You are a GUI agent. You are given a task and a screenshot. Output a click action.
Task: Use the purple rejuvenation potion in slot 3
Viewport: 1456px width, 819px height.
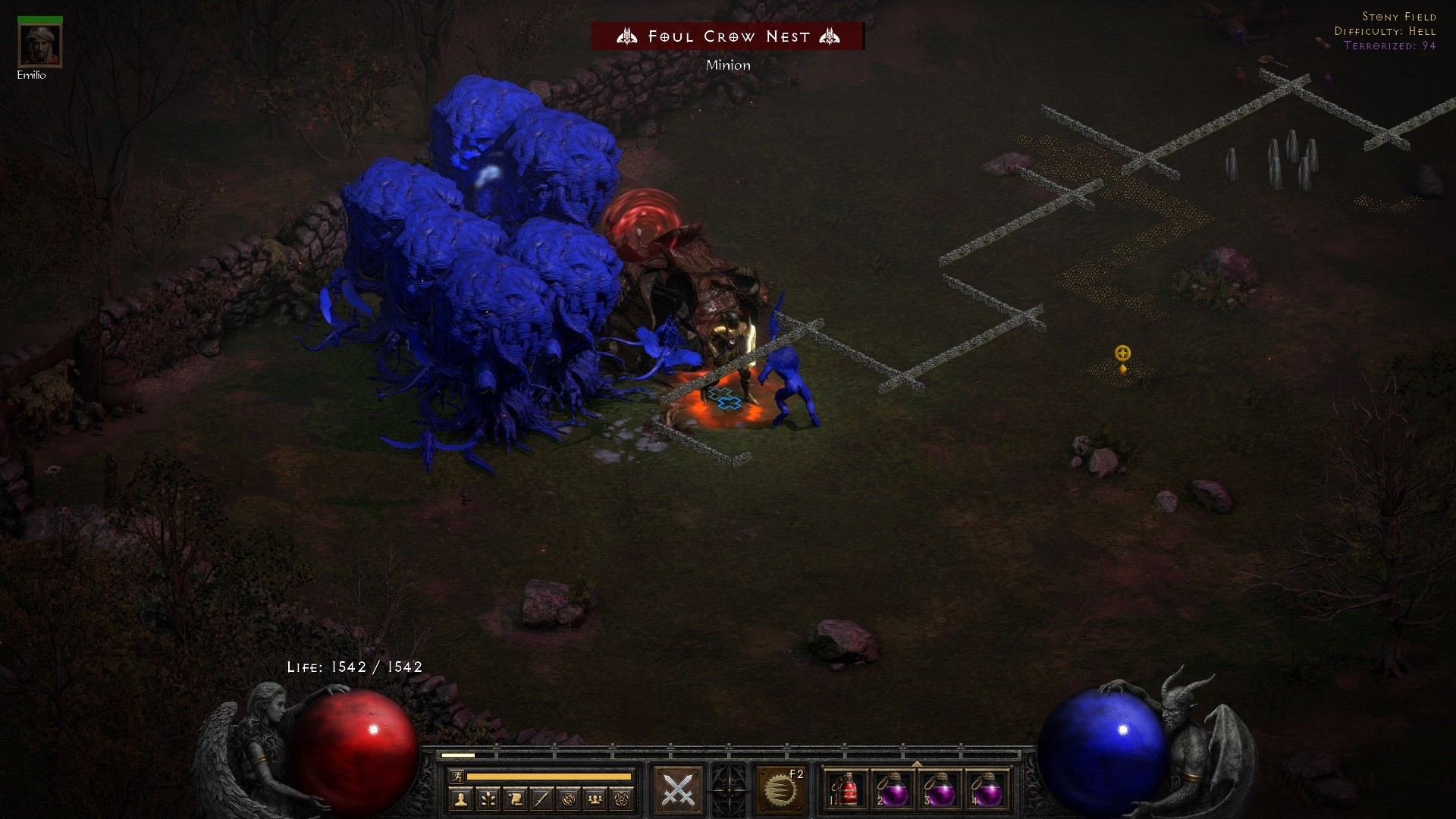coord(940,790)
